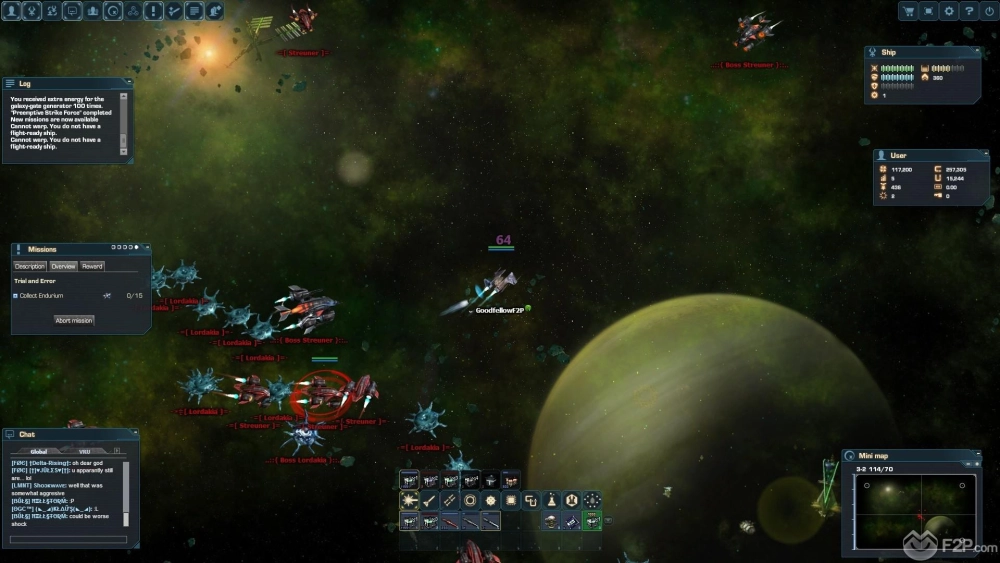Toggle fullscreen mode icon
Screen dimensions: 1000x563
pyautogui.click(x=929, y=11)
